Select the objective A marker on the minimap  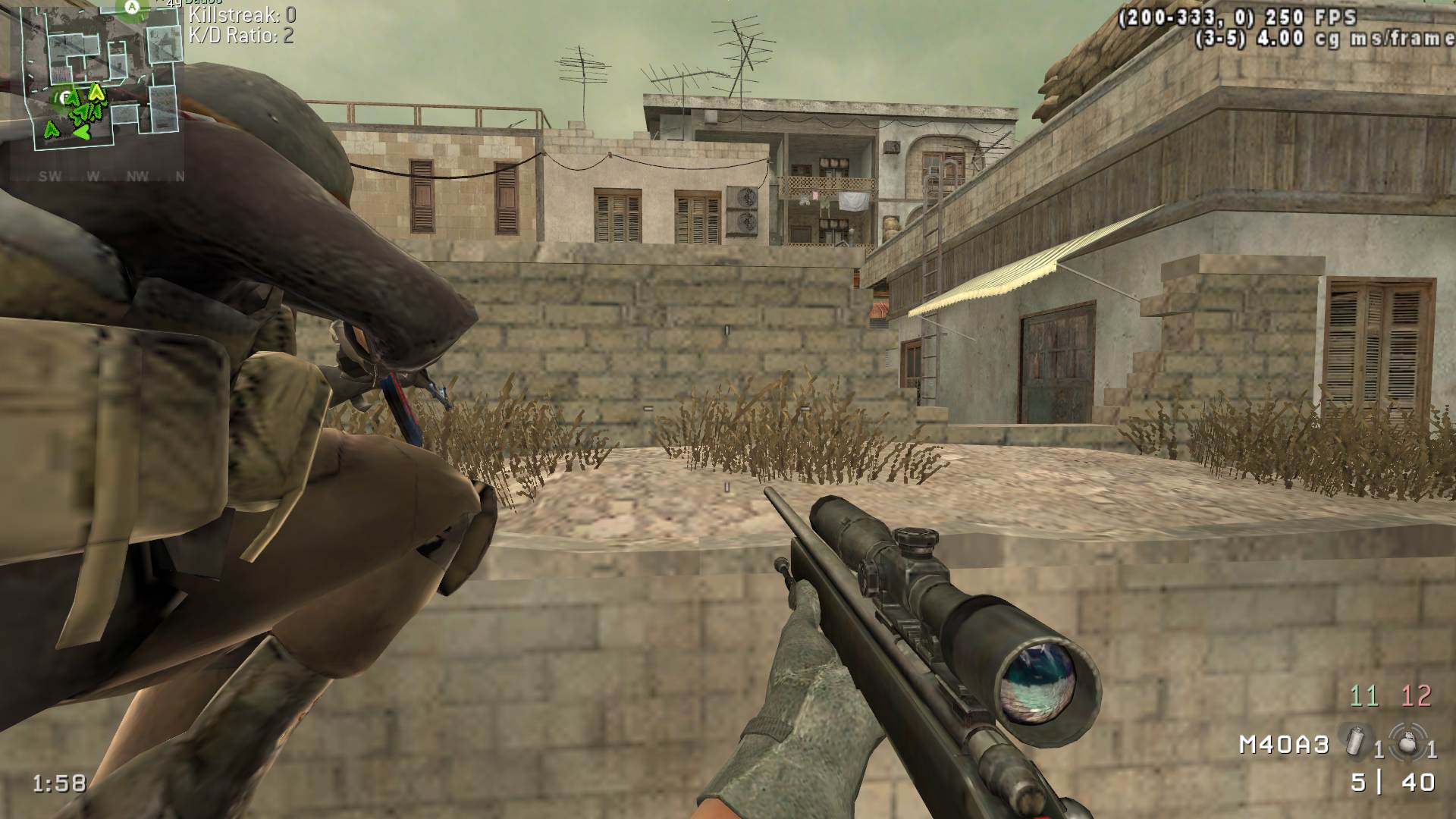tap(131, 7)
